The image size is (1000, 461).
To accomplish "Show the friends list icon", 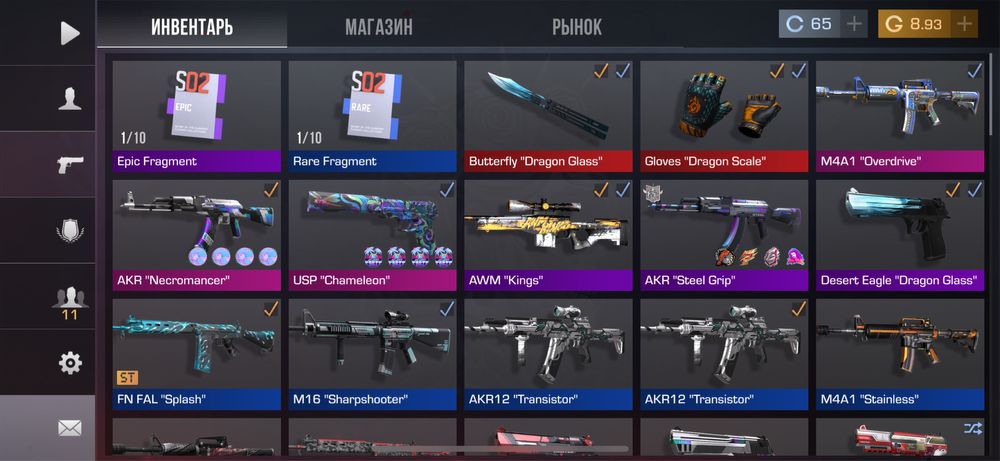I will click(x=69, y=297).
